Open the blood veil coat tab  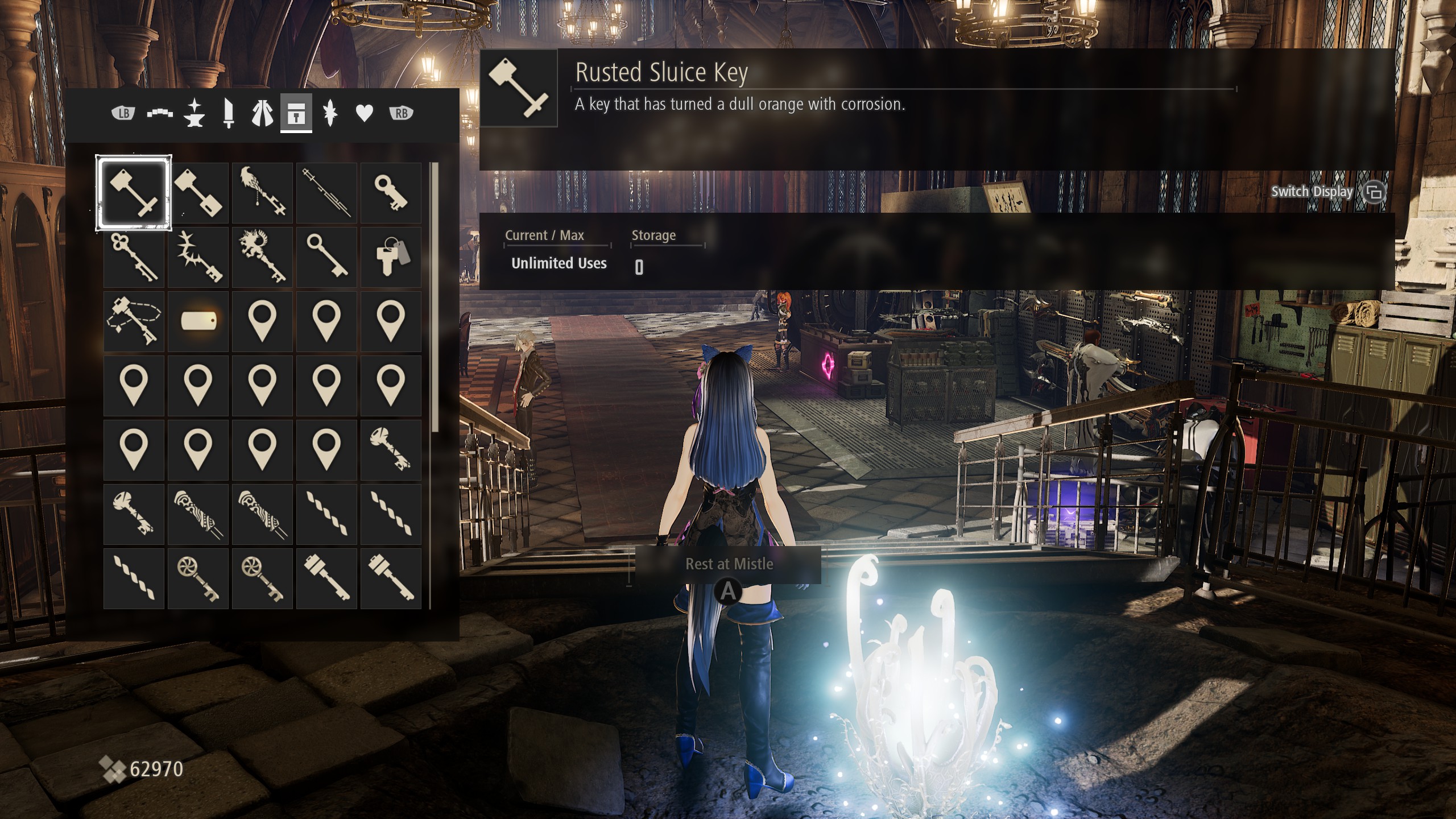coord(262,113)
